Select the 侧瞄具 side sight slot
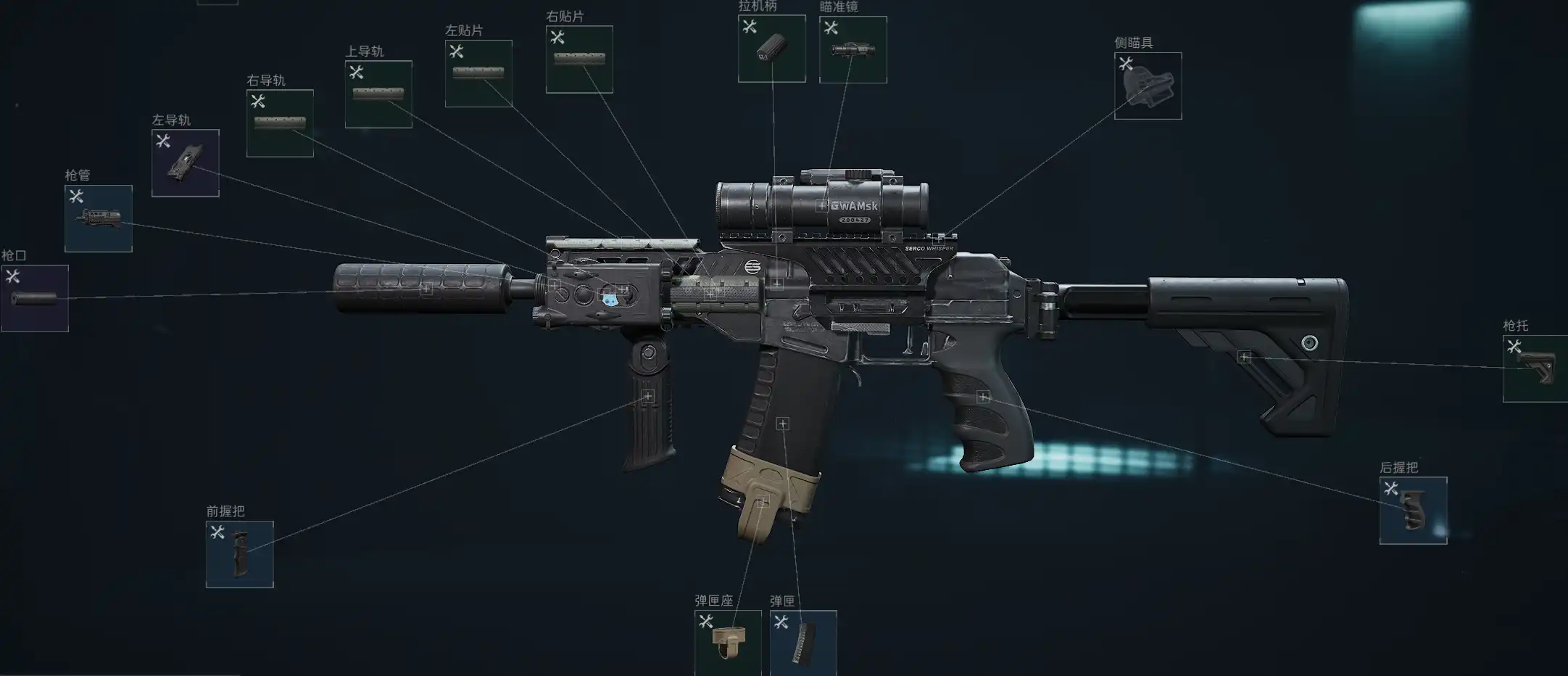 [x=1148, y=86]
